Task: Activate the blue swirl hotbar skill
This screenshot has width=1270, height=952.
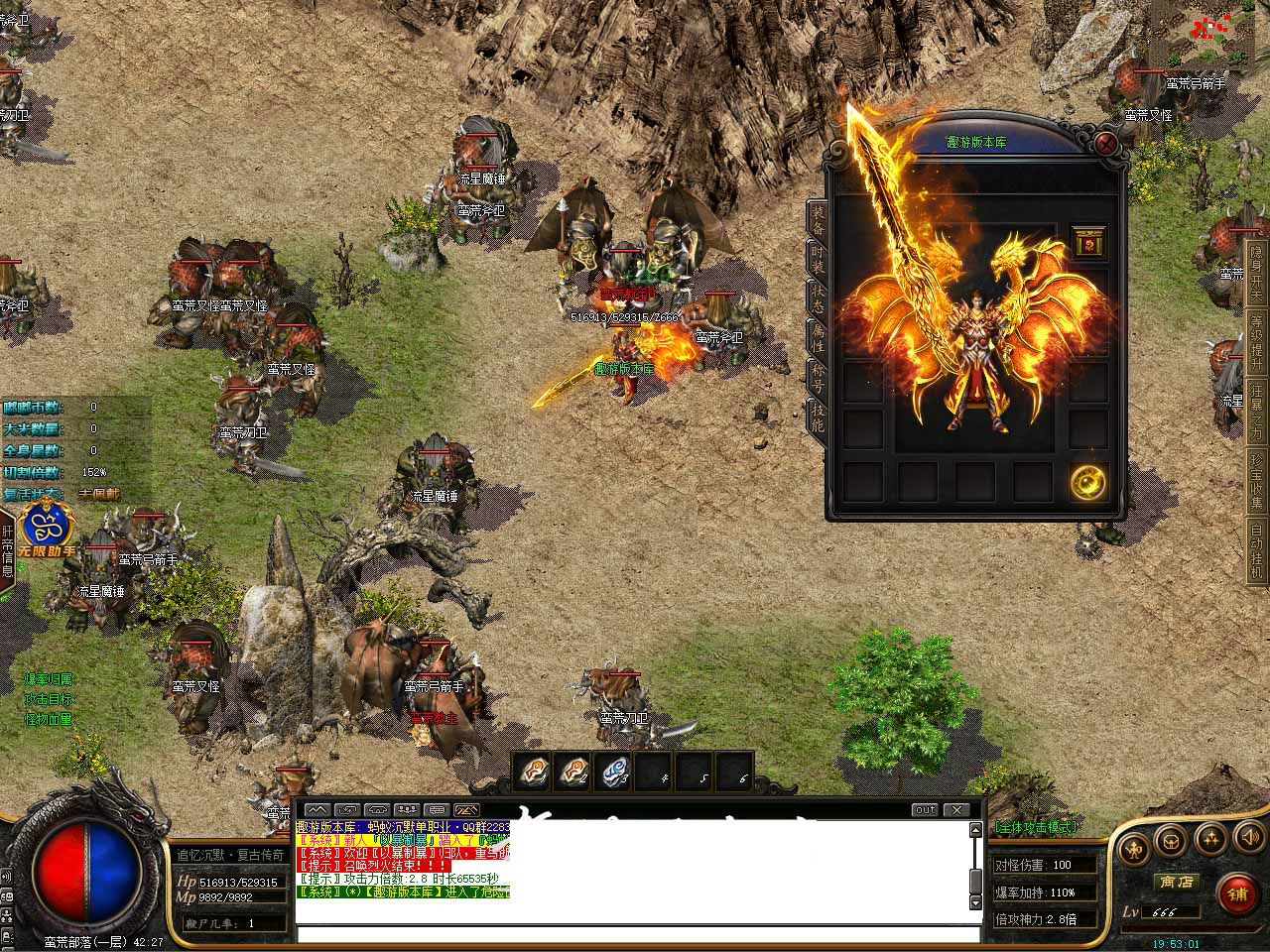Action: point(615,772)
